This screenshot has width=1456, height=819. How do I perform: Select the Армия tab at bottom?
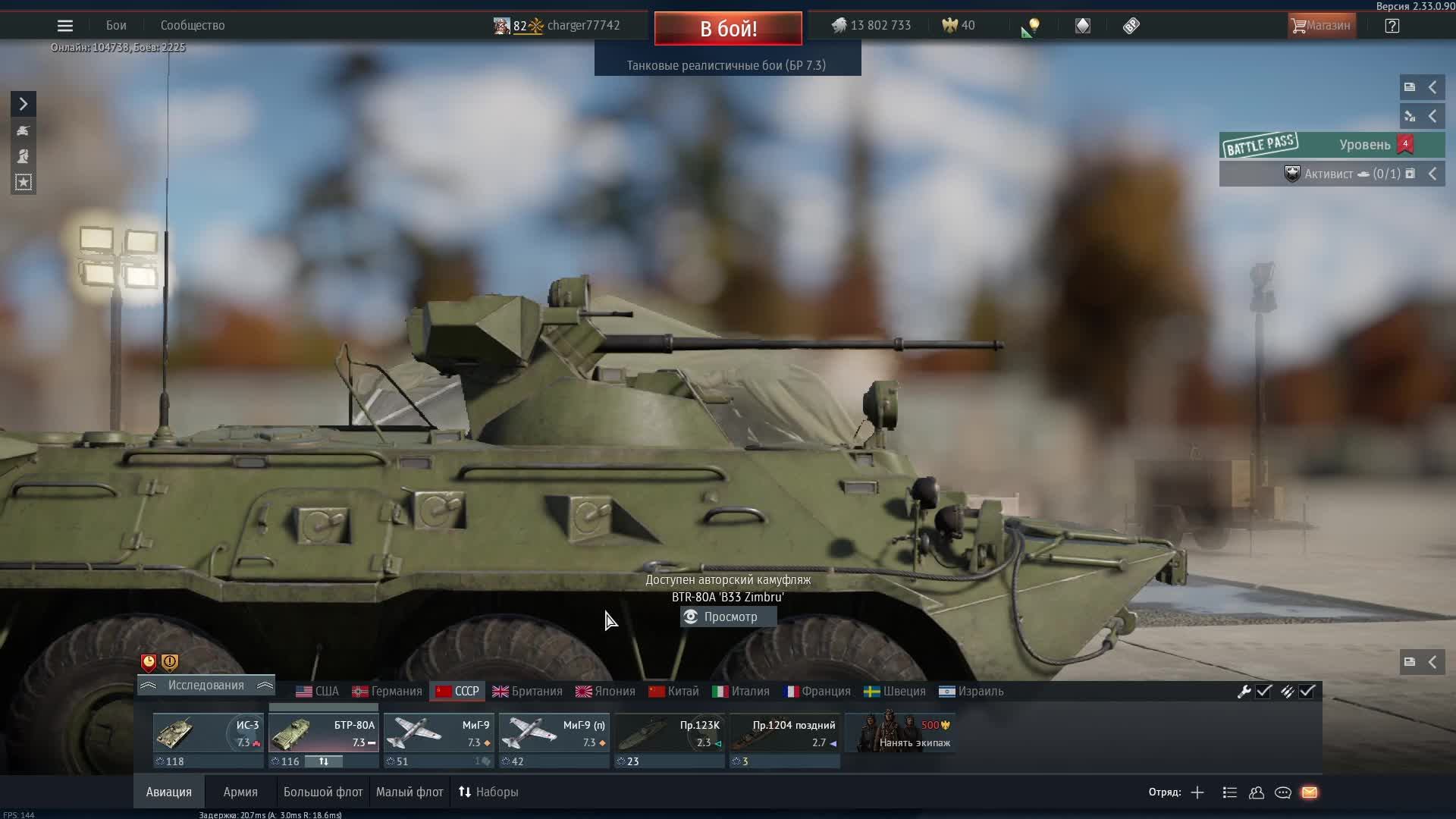[240, 792]
